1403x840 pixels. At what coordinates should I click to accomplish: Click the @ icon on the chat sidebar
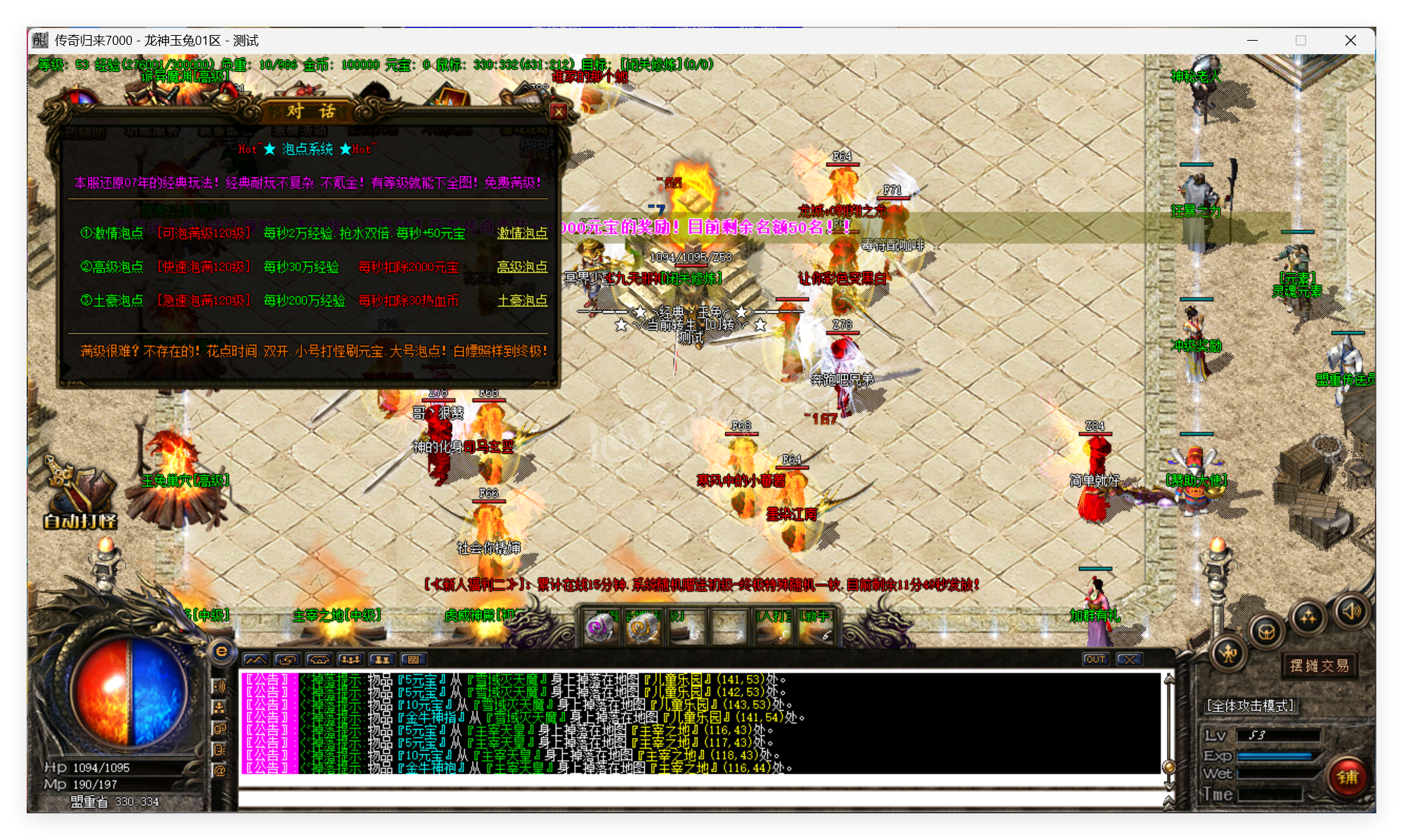(x=220, y=769)
